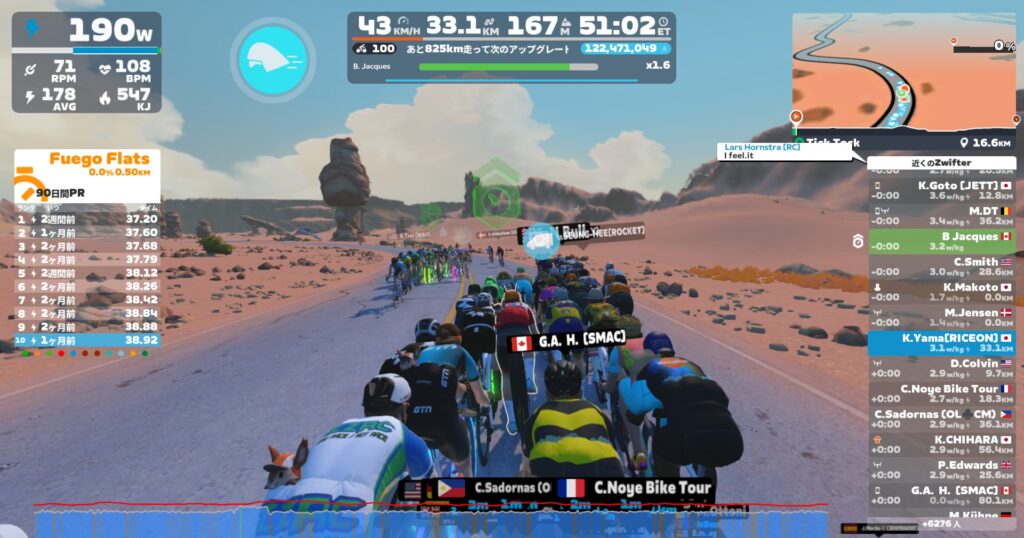
Task: Select C.Noye Bike Tour list entry
Action: [942, 393]
